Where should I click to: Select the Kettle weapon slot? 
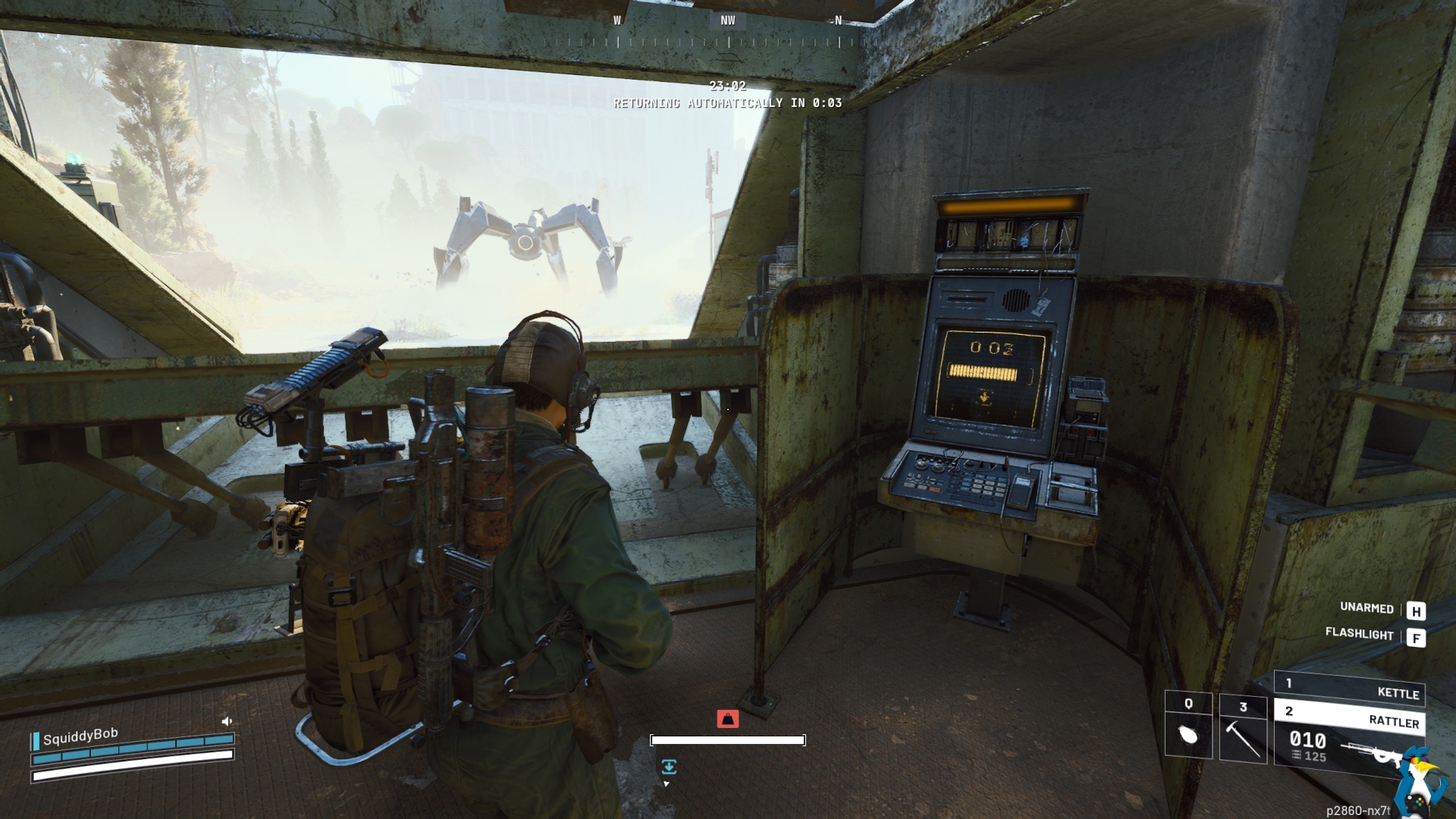1350,689
